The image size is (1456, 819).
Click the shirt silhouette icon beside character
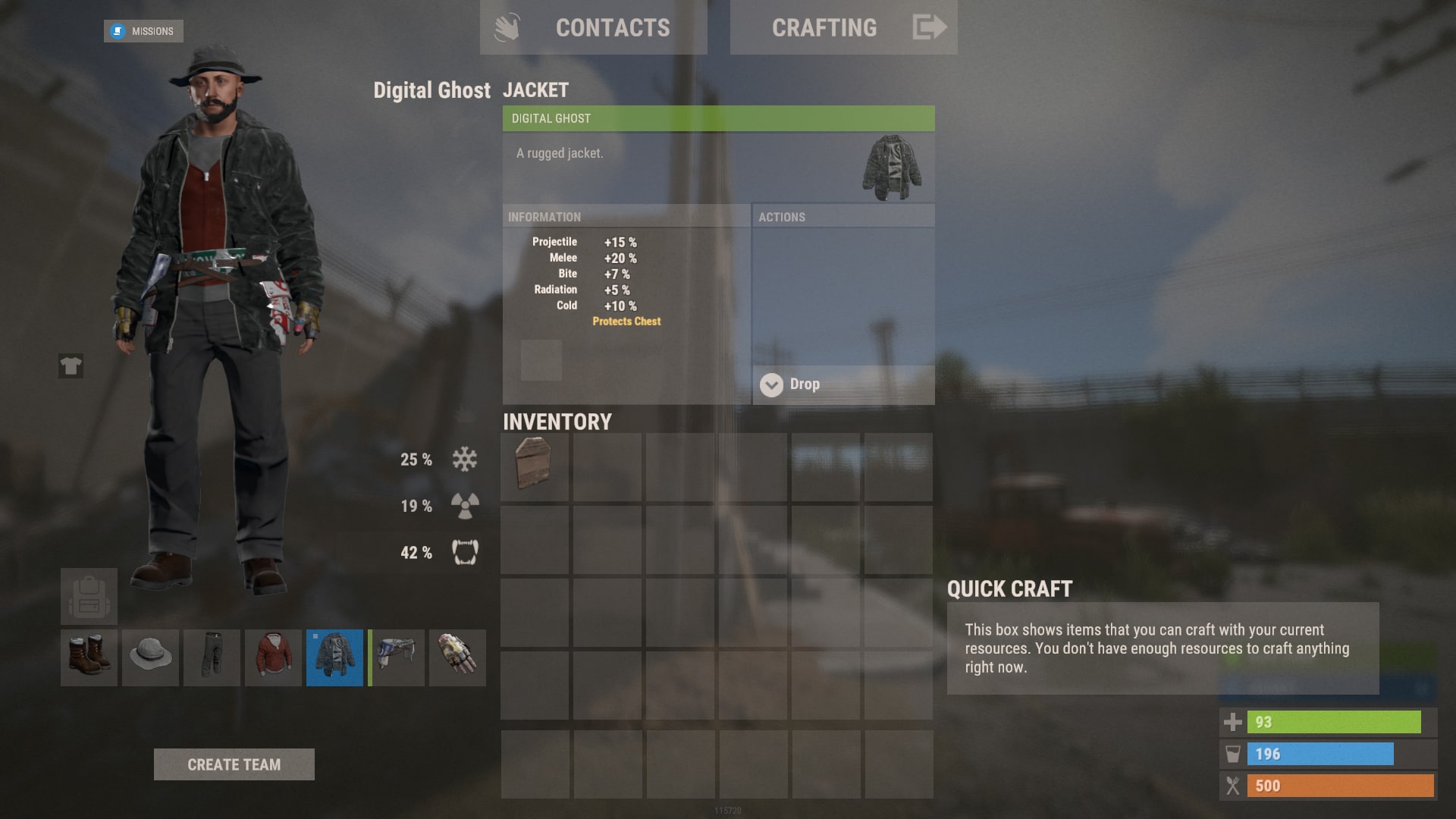click(71, 367)
